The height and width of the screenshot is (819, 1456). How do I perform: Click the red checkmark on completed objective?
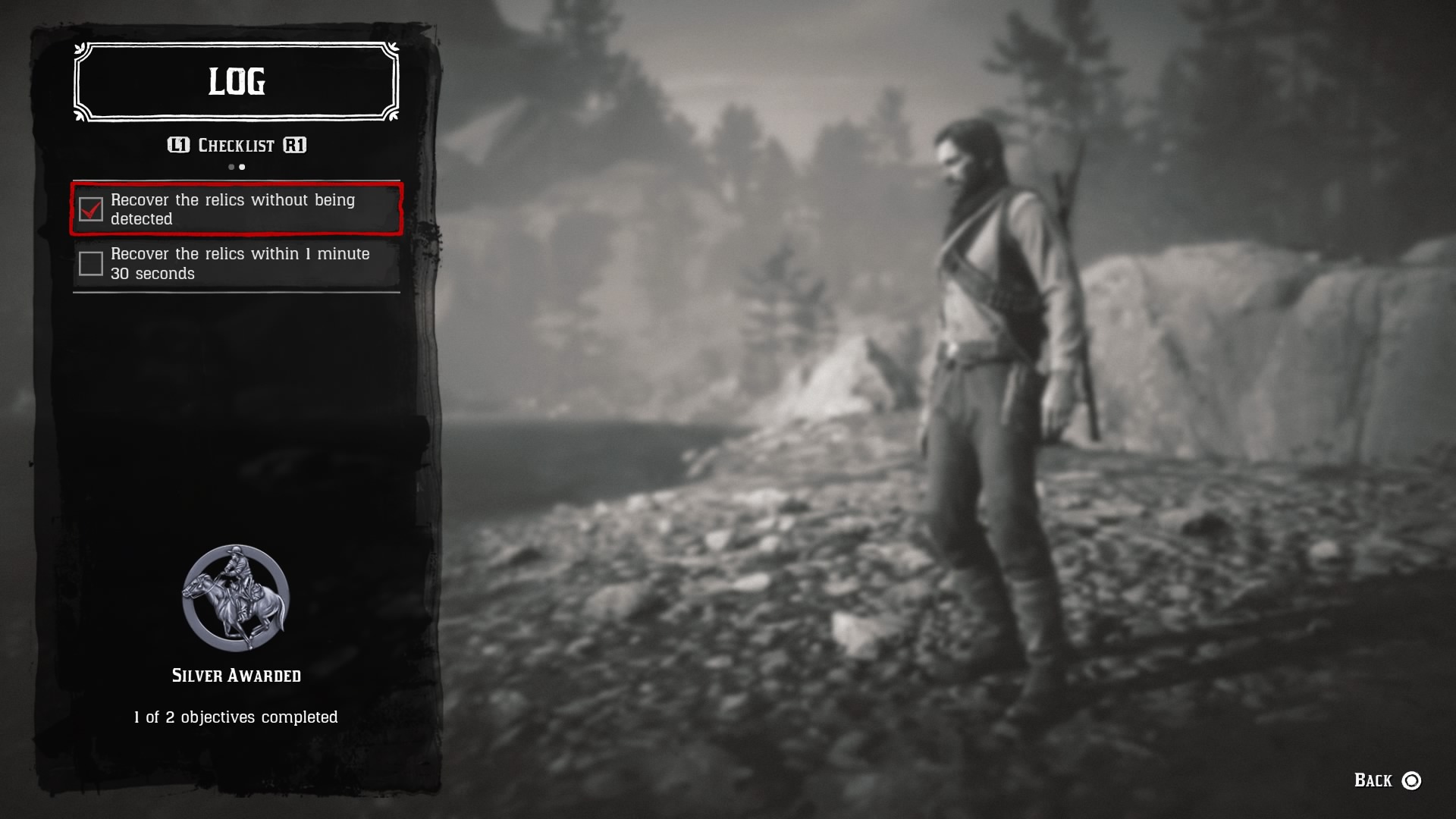[x=92, y=211]
